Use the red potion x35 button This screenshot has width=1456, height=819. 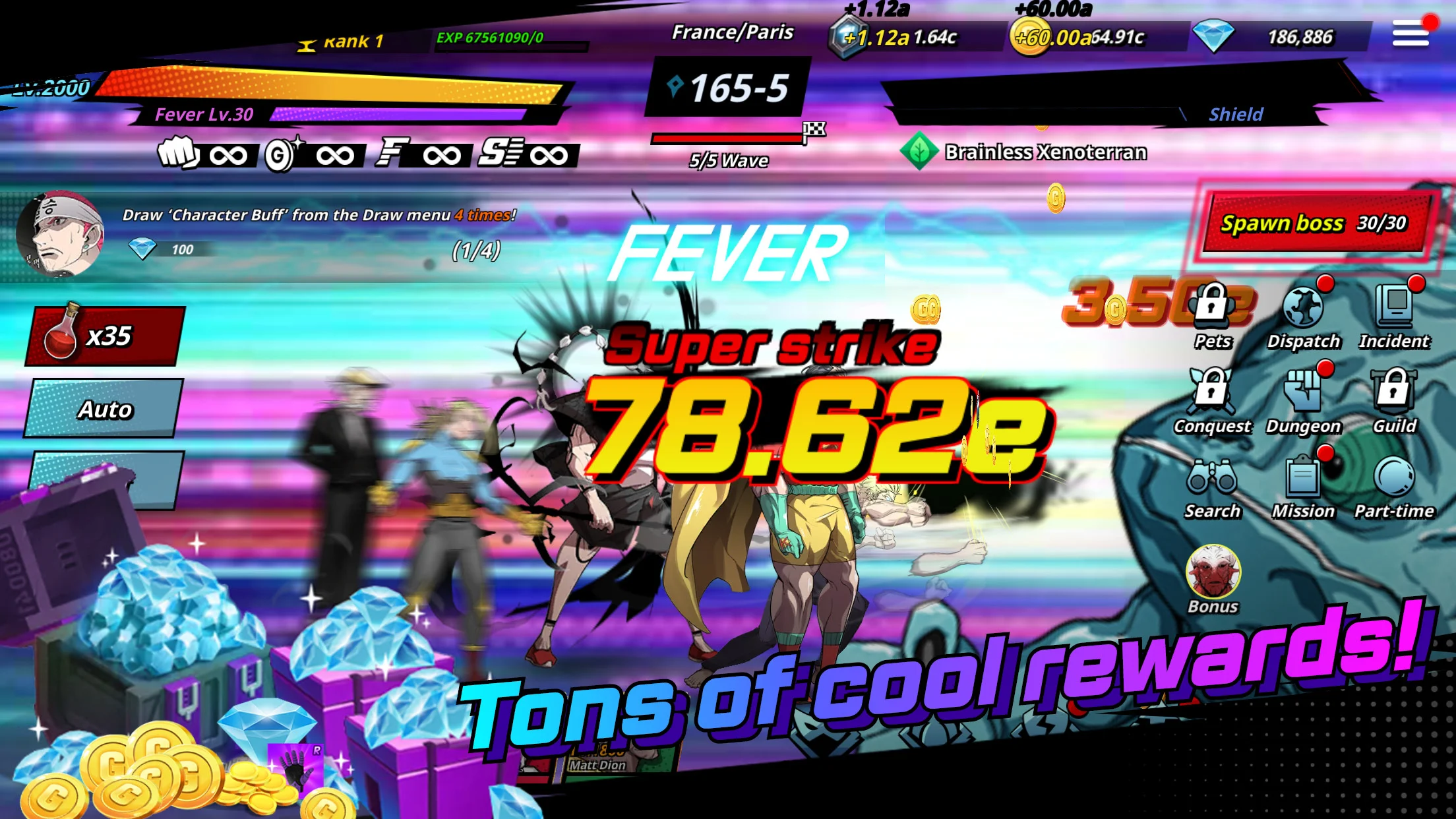[x=104, y=336]
